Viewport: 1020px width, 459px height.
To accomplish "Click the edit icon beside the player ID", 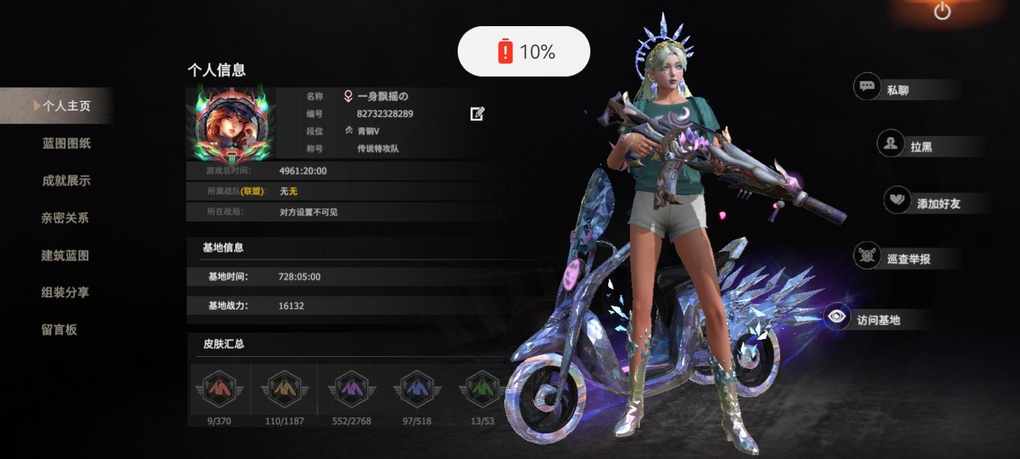I will pyautogui.click(x=478, y=114).
